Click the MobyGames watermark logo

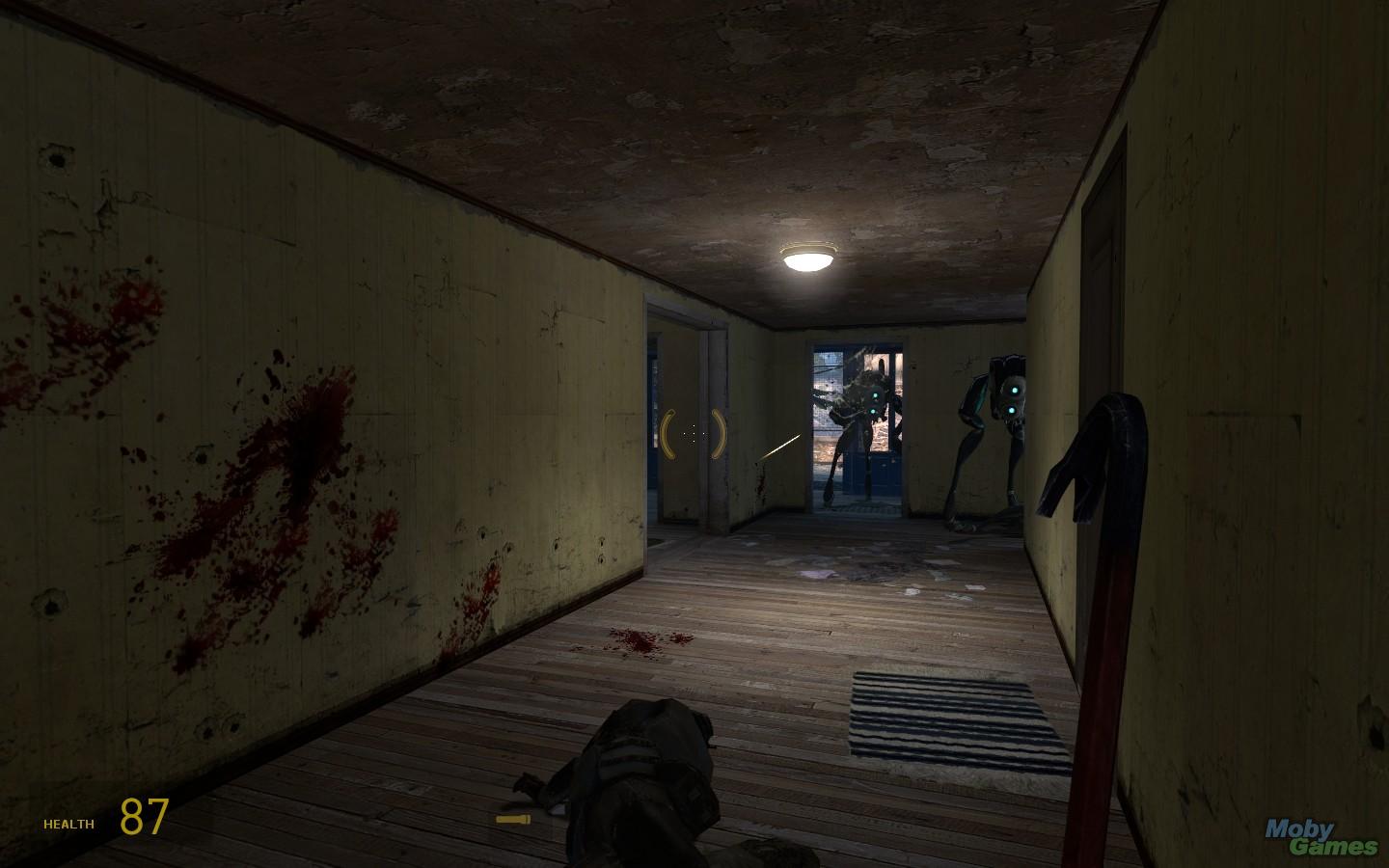pos(1321,837)
